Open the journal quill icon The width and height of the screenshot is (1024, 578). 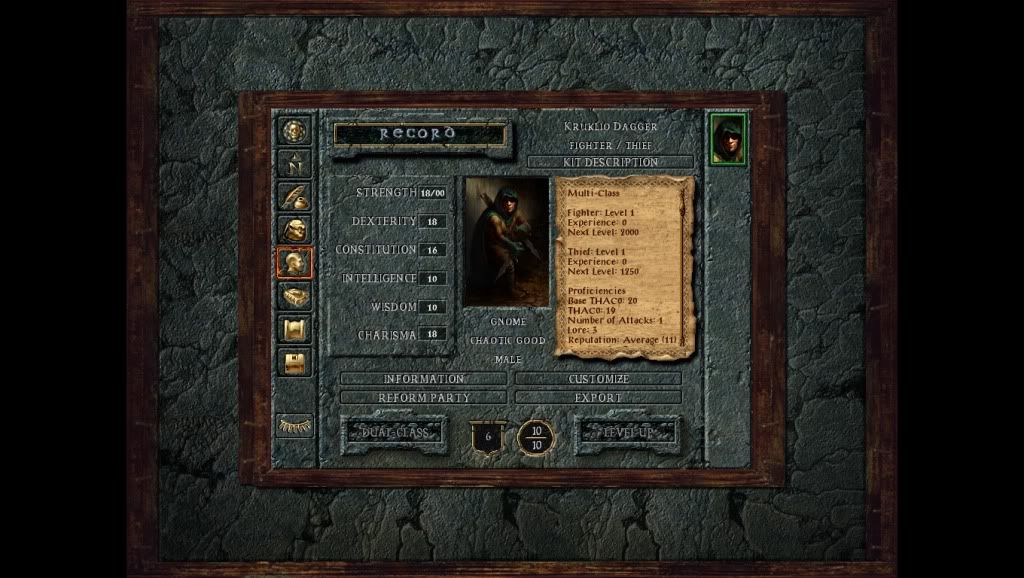point(295,196)
